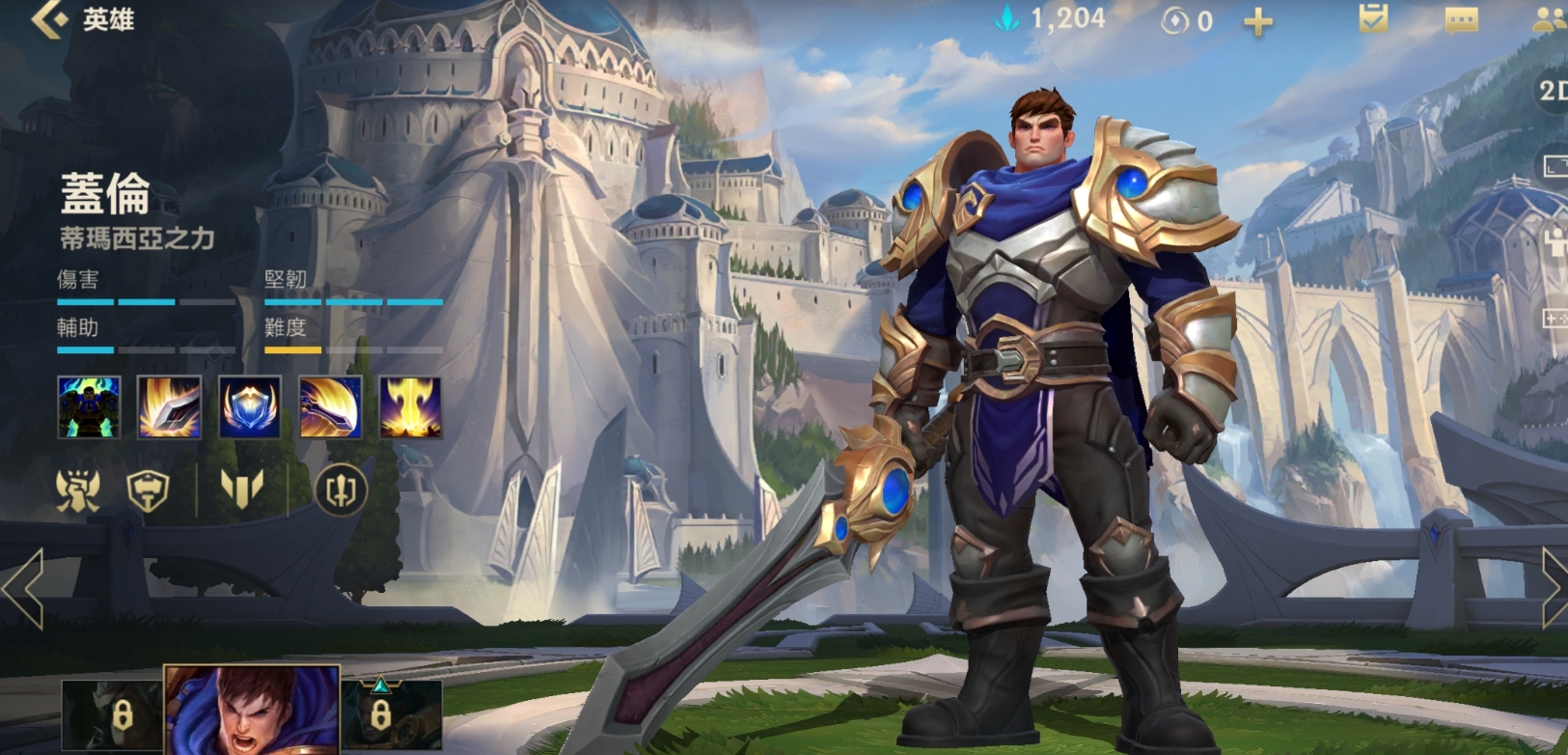Open the chat speech bubble icon
This screenshot has height=755, width=1568.
1461,20
